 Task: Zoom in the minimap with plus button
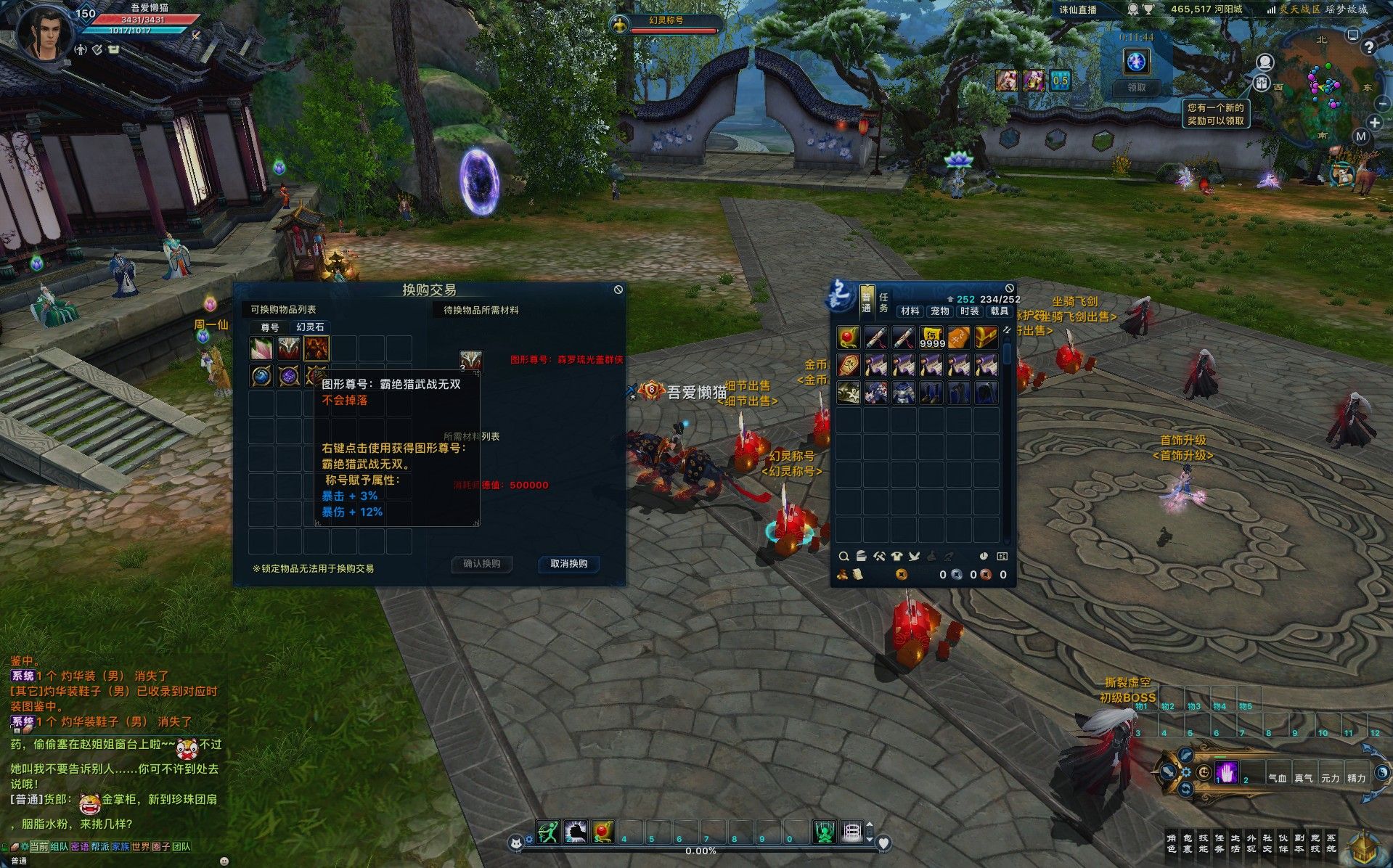(x=1375, y=122)
